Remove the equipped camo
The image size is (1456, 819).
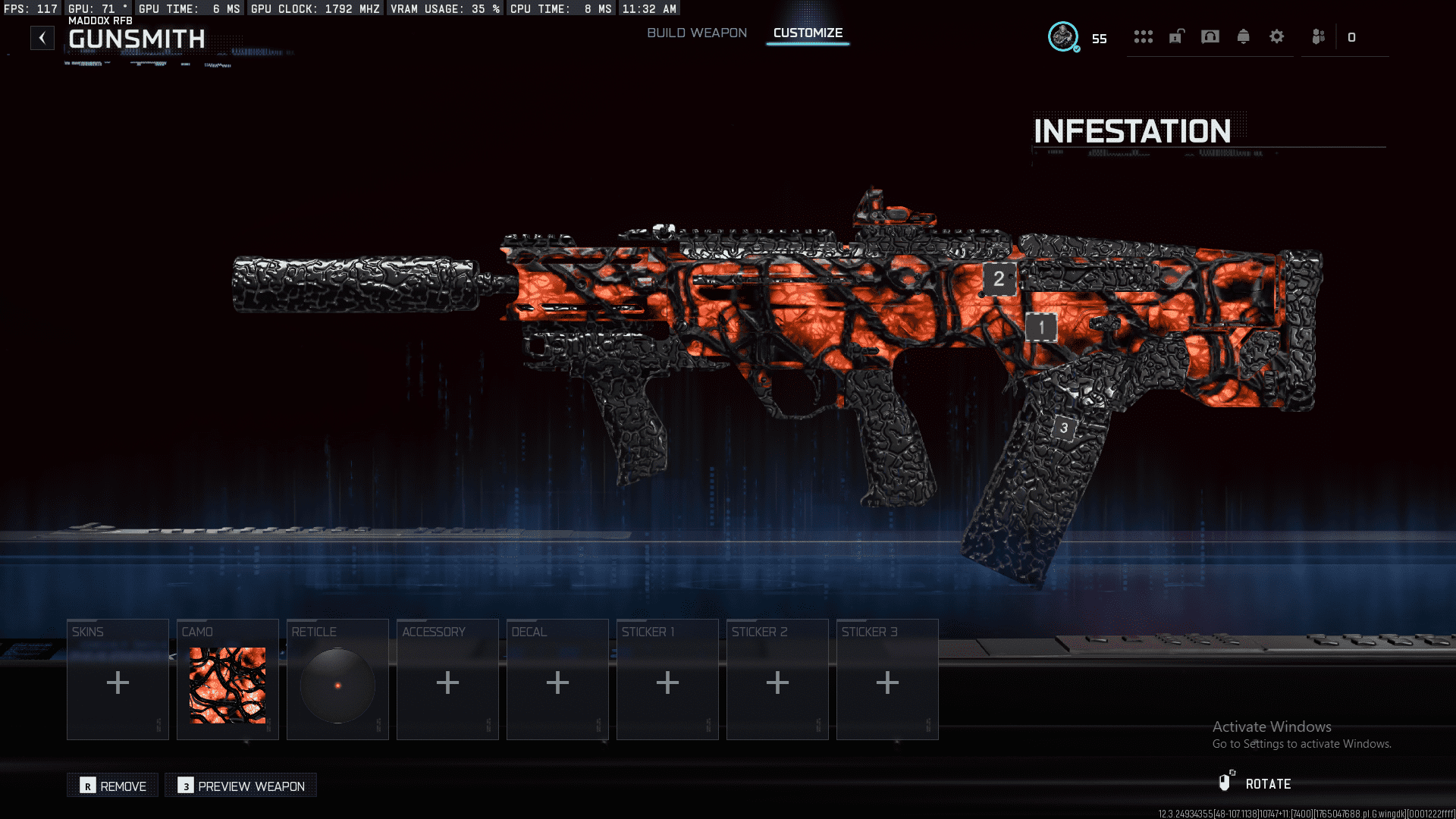click(113, 786)
